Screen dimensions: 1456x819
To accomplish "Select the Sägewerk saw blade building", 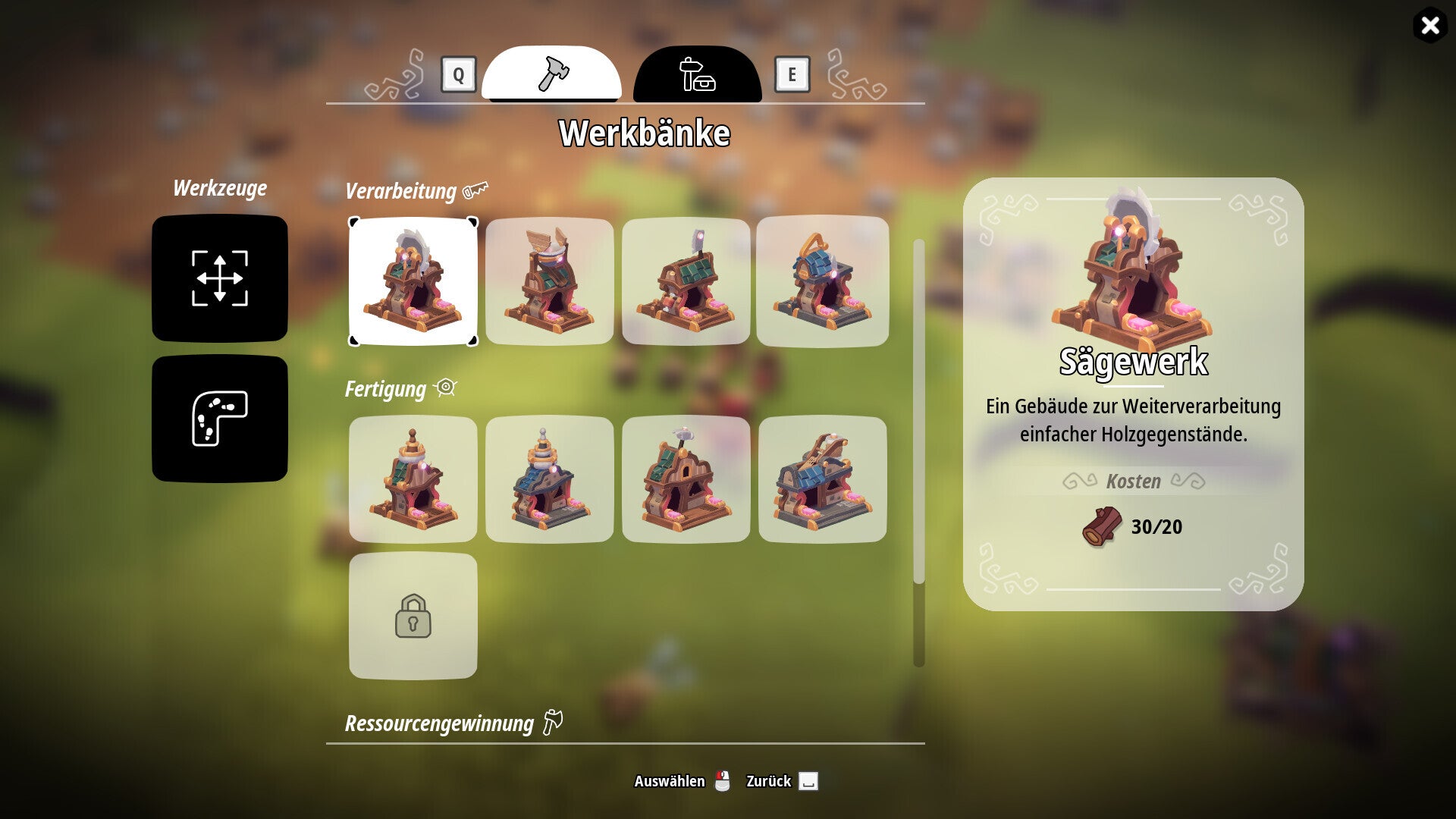I will (x=413, y=281).
